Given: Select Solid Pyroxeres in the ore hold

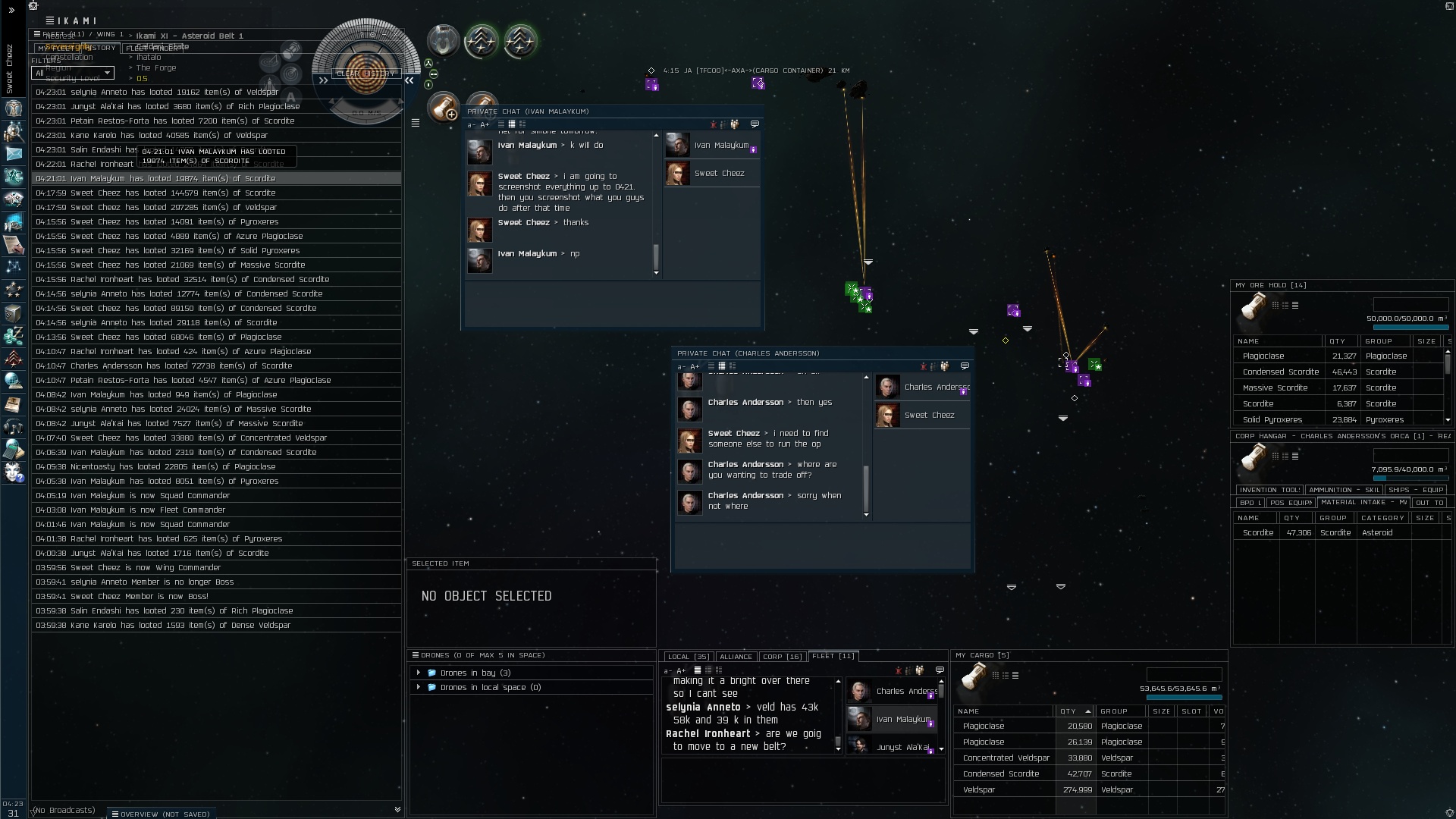Looking at the screenshot, I should pyautogui.click(x=1272, y=419).
